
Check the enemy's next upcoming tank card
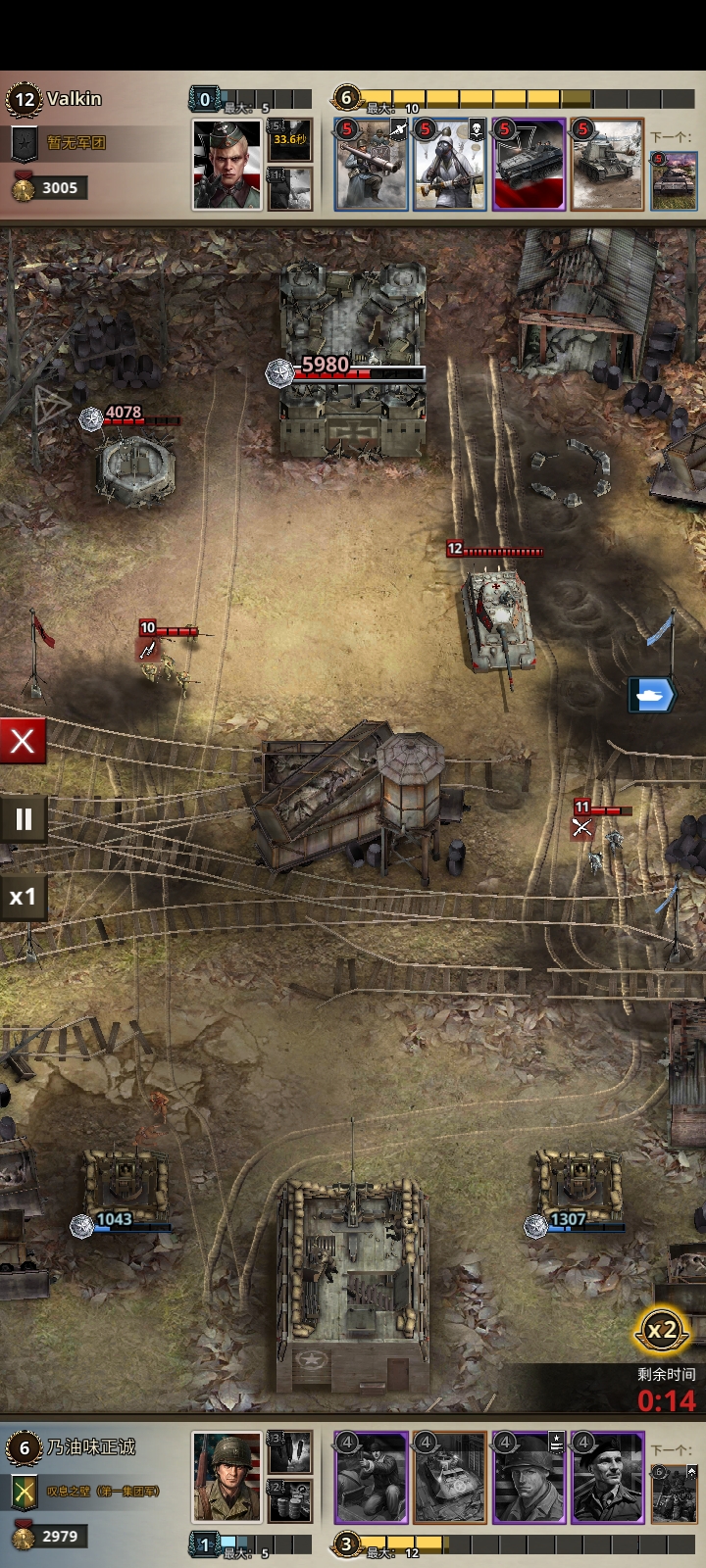pos(674,180)
